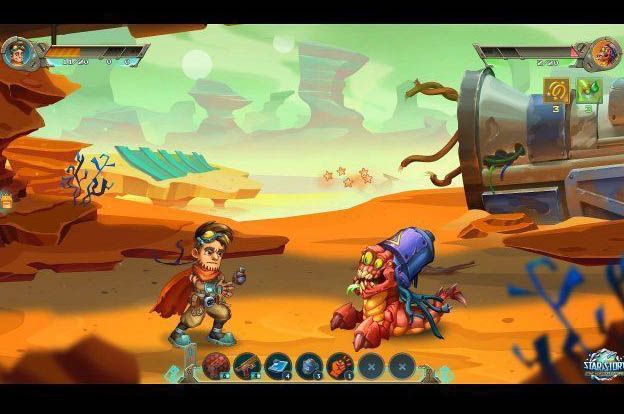This screenshot has height=414, width=624.
Task: Open the small orange tab on left edge
Action: (x=6, y=200)
